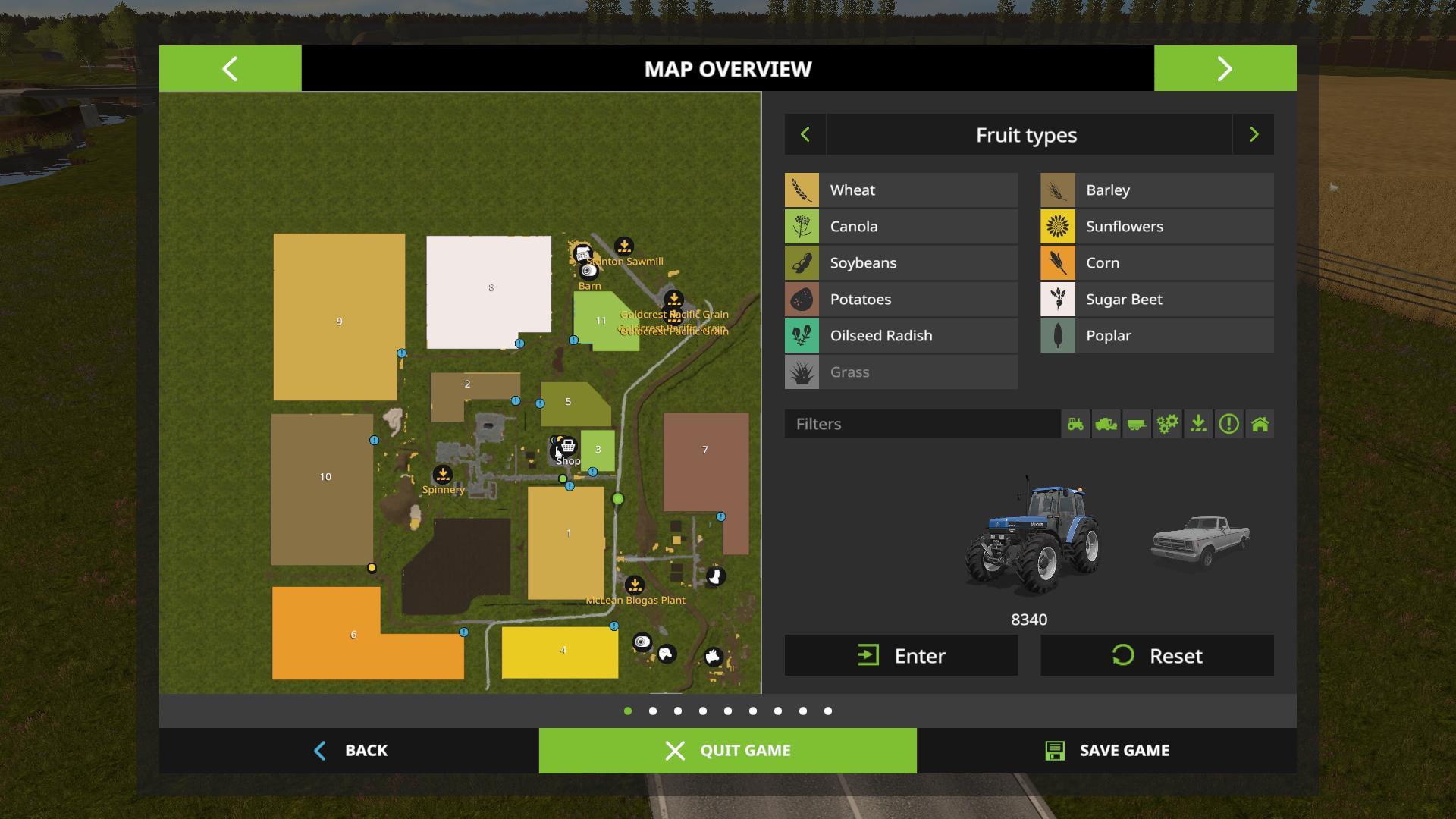The image size is (1456, 819).
Task: Toggle the house icon map filter
Action: pos(1260,424)
